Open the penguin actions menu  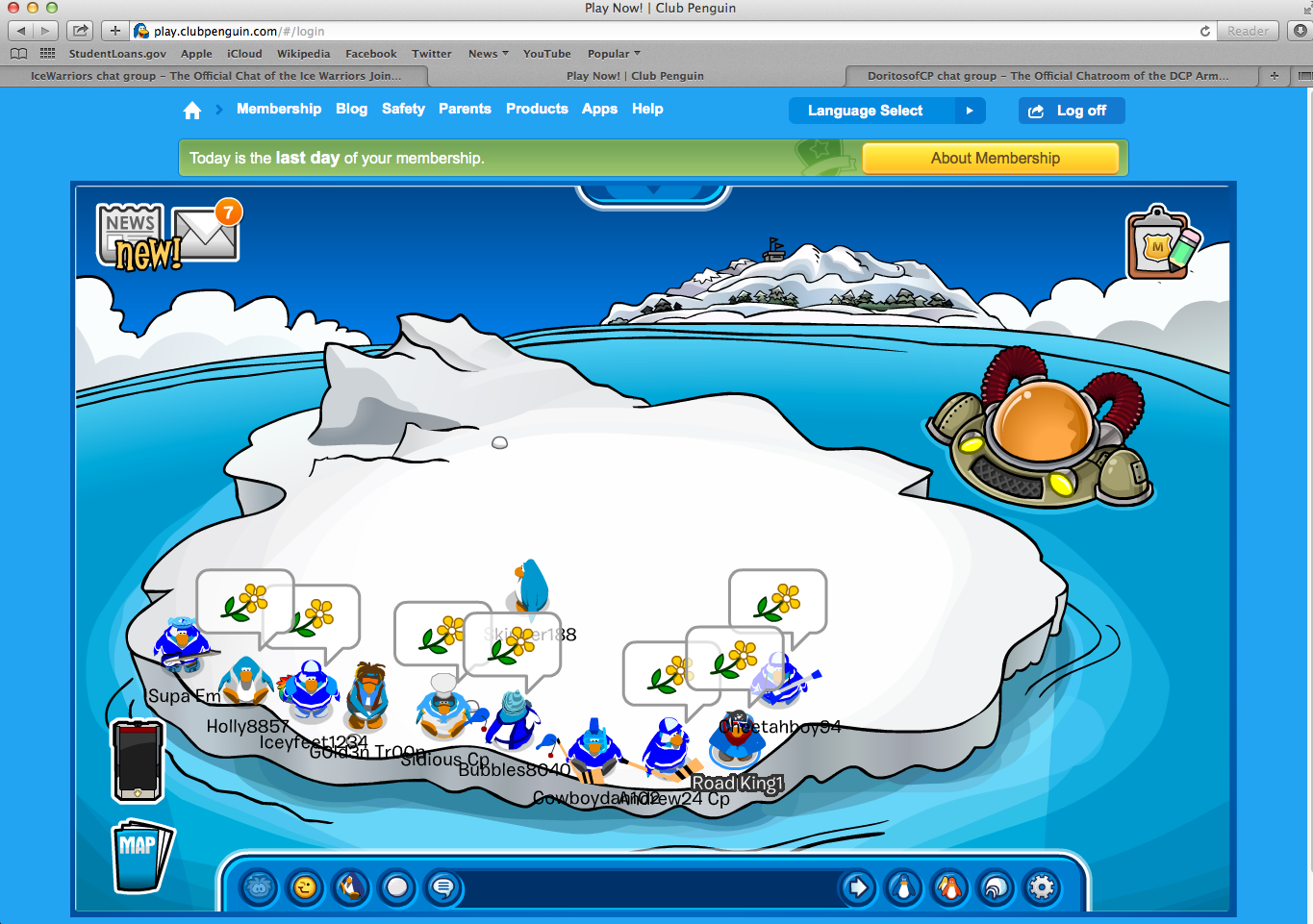pos(351,887)
